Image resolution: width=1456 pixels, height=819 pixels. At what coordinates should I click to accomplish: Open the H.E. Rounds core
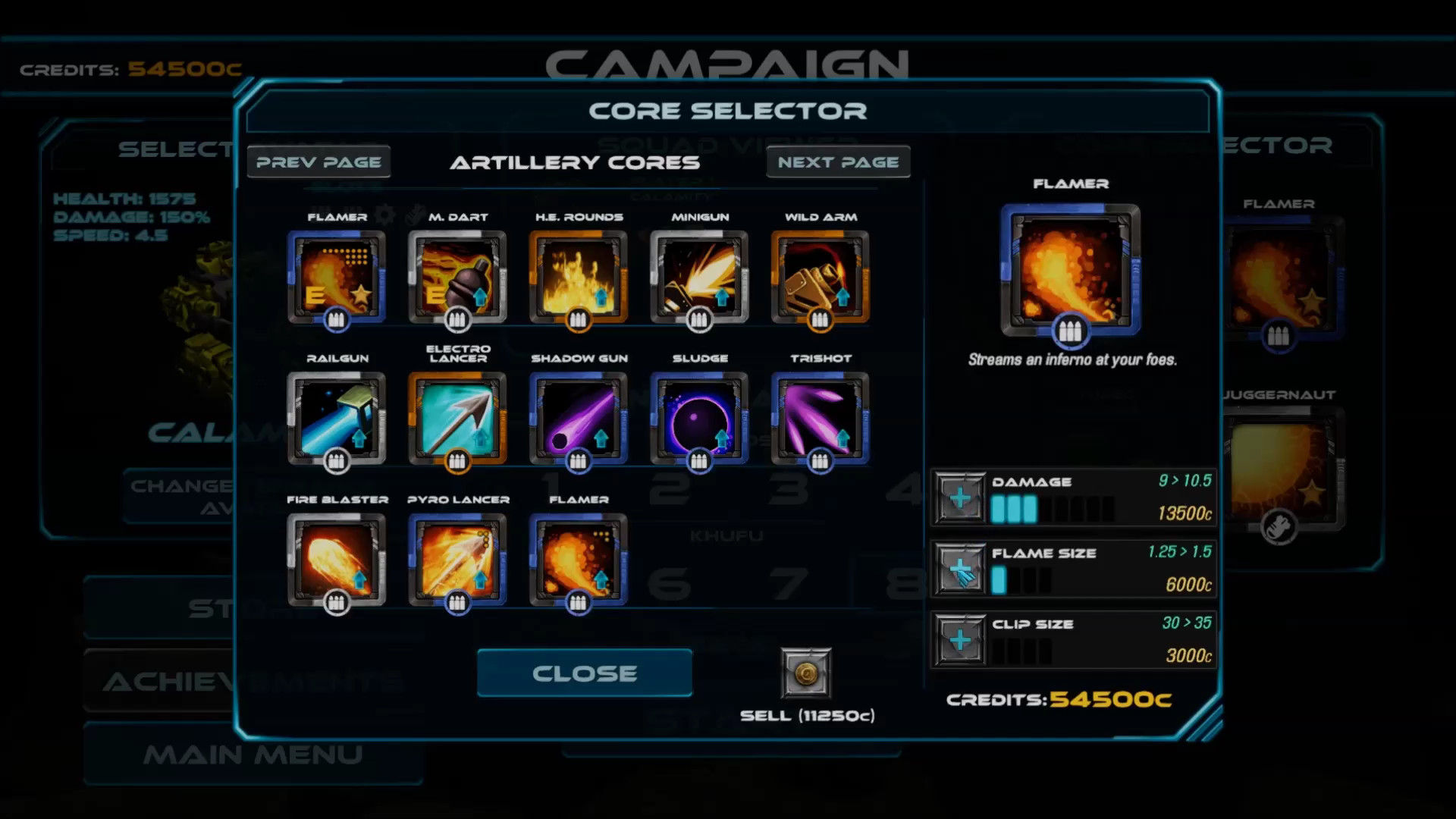click(x=578, y=278)
